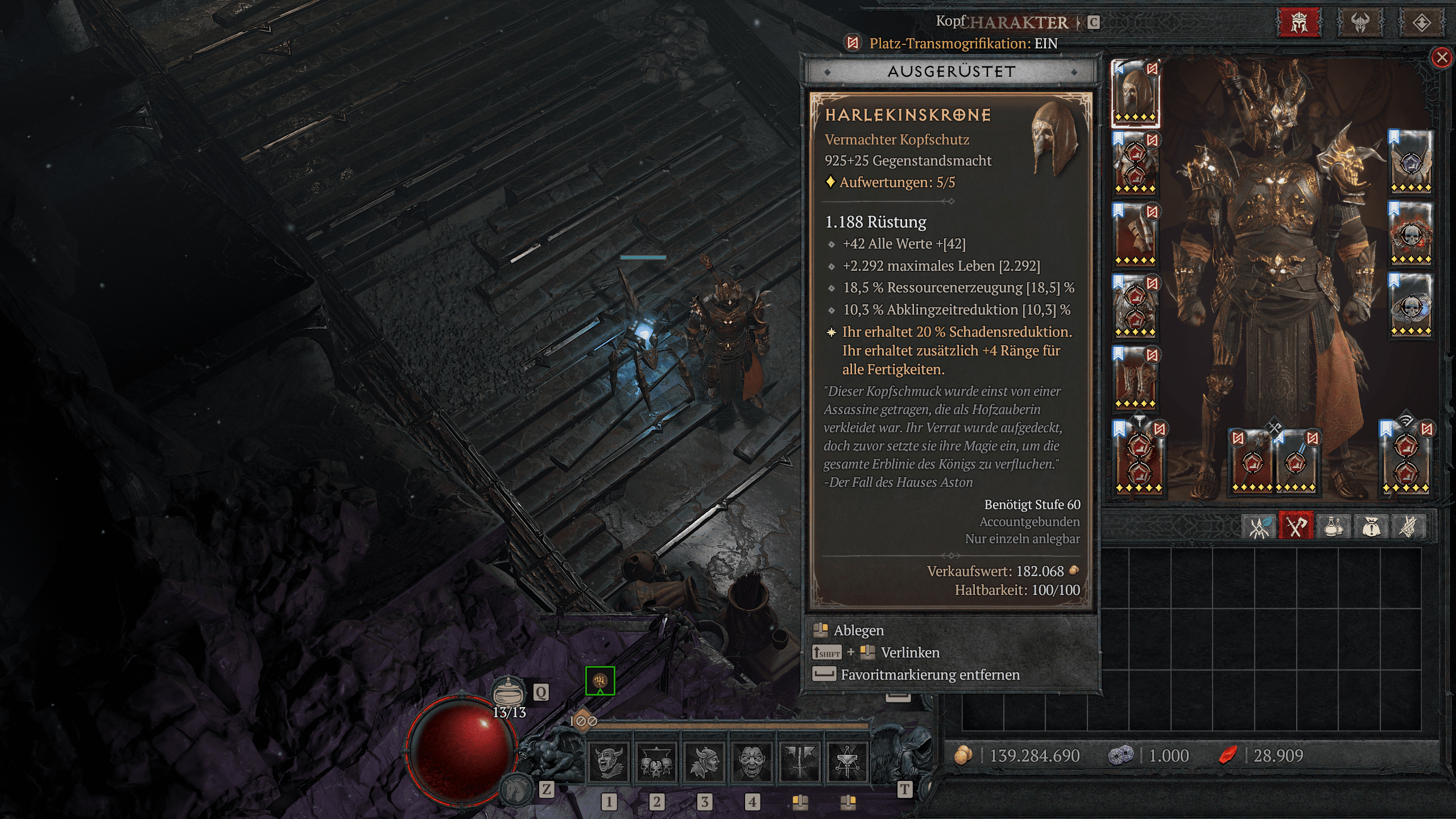Open the diamond emblem tab
Image resolution: width=1456 pixels, height=819 pixels.
pos(1421,23)
